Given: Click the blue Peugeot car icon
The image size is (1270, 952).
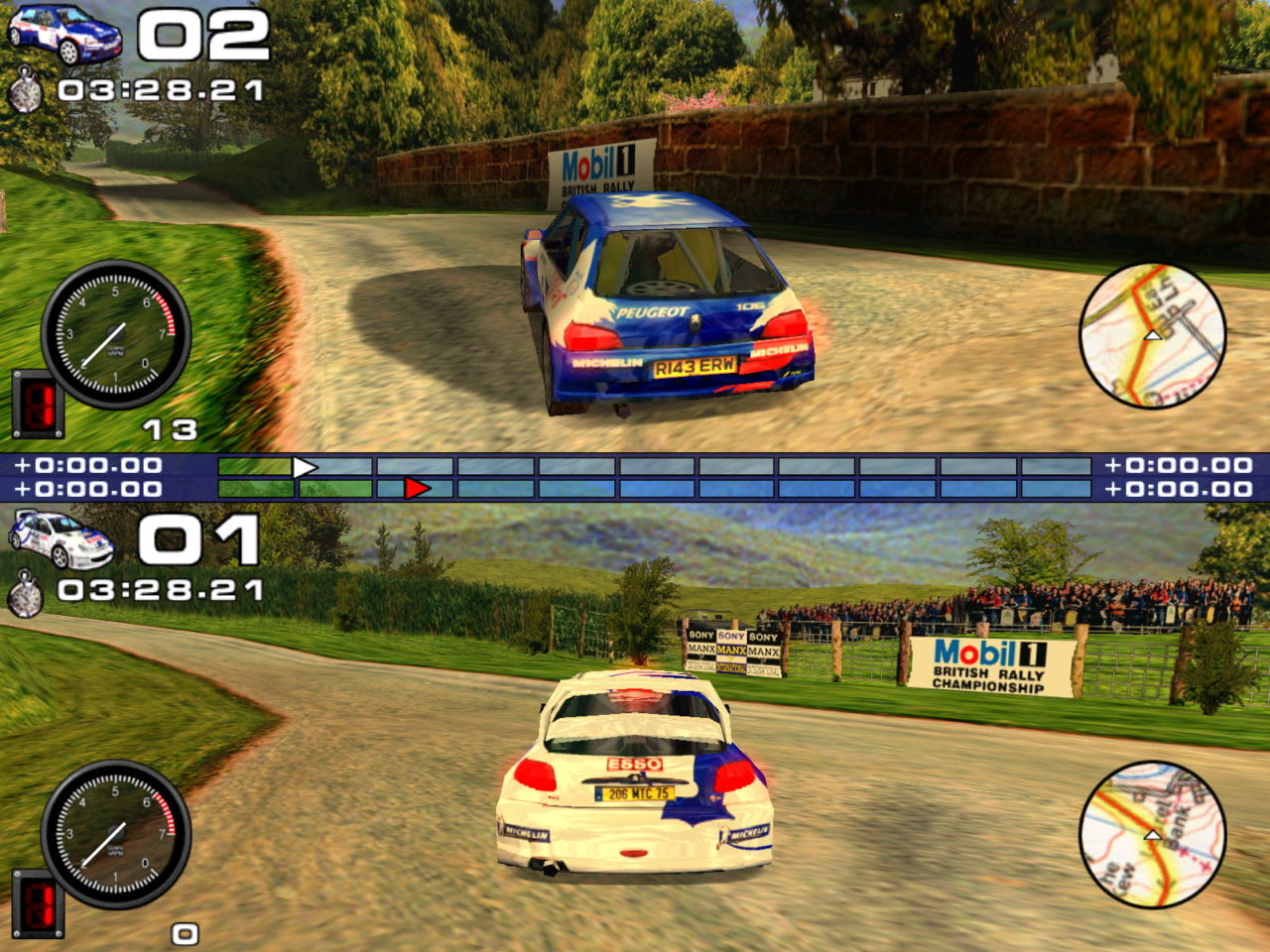Looking at the screenshot, I should click(x=63, y=34).
